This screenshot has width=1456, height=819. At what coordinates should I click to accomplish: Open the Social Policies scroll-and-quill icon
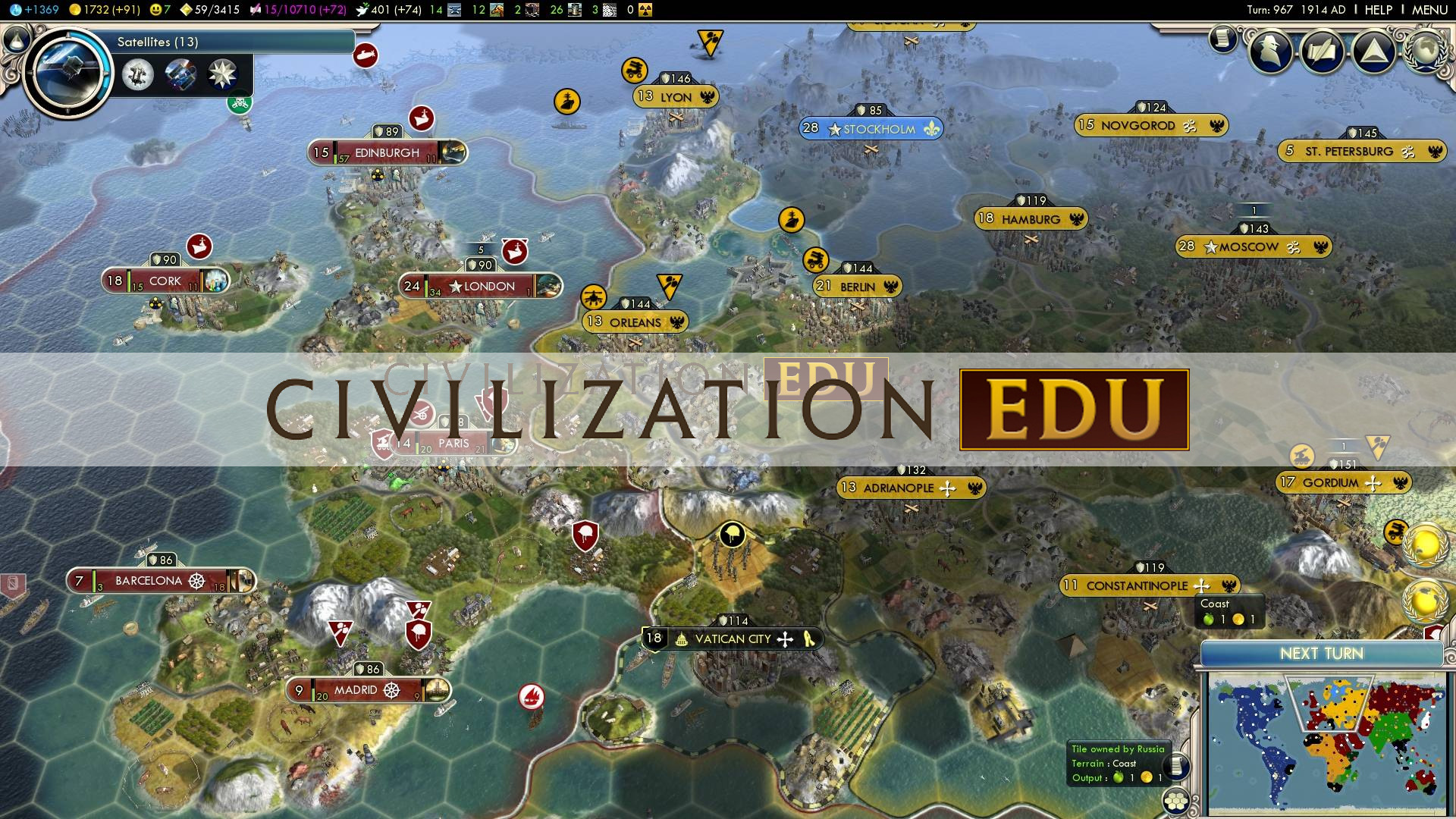pyautogui.click(x=1321, y=51)
